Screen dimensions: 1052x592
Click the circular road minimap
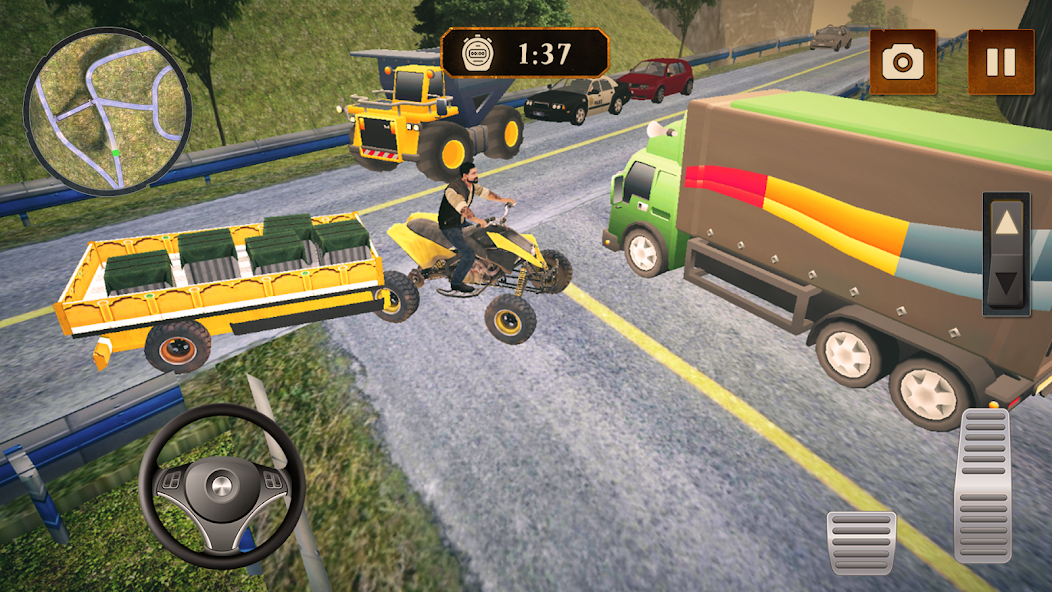107,111
